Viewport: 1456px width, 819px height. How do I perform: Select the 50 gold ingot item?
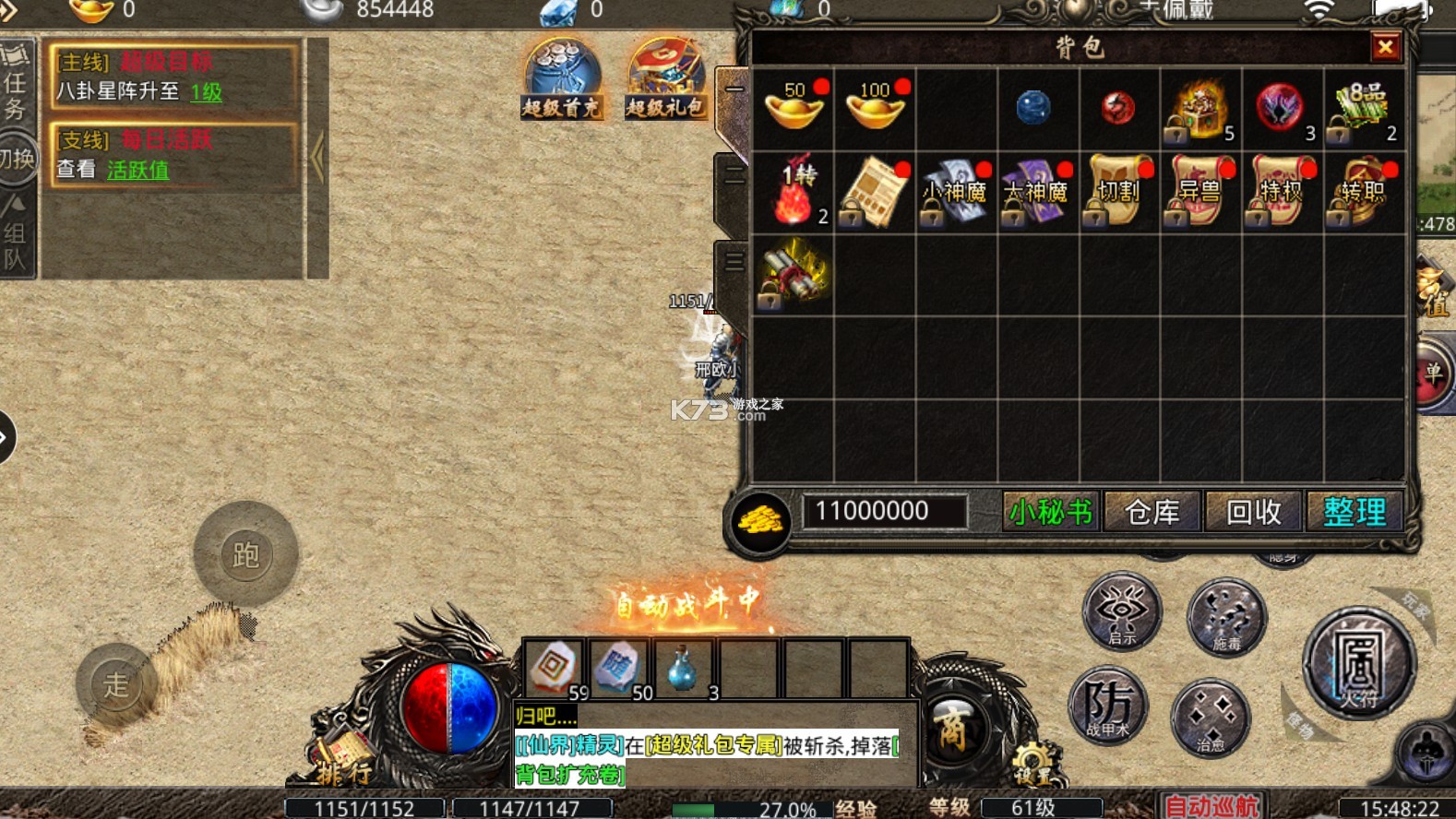coord(794,109)
